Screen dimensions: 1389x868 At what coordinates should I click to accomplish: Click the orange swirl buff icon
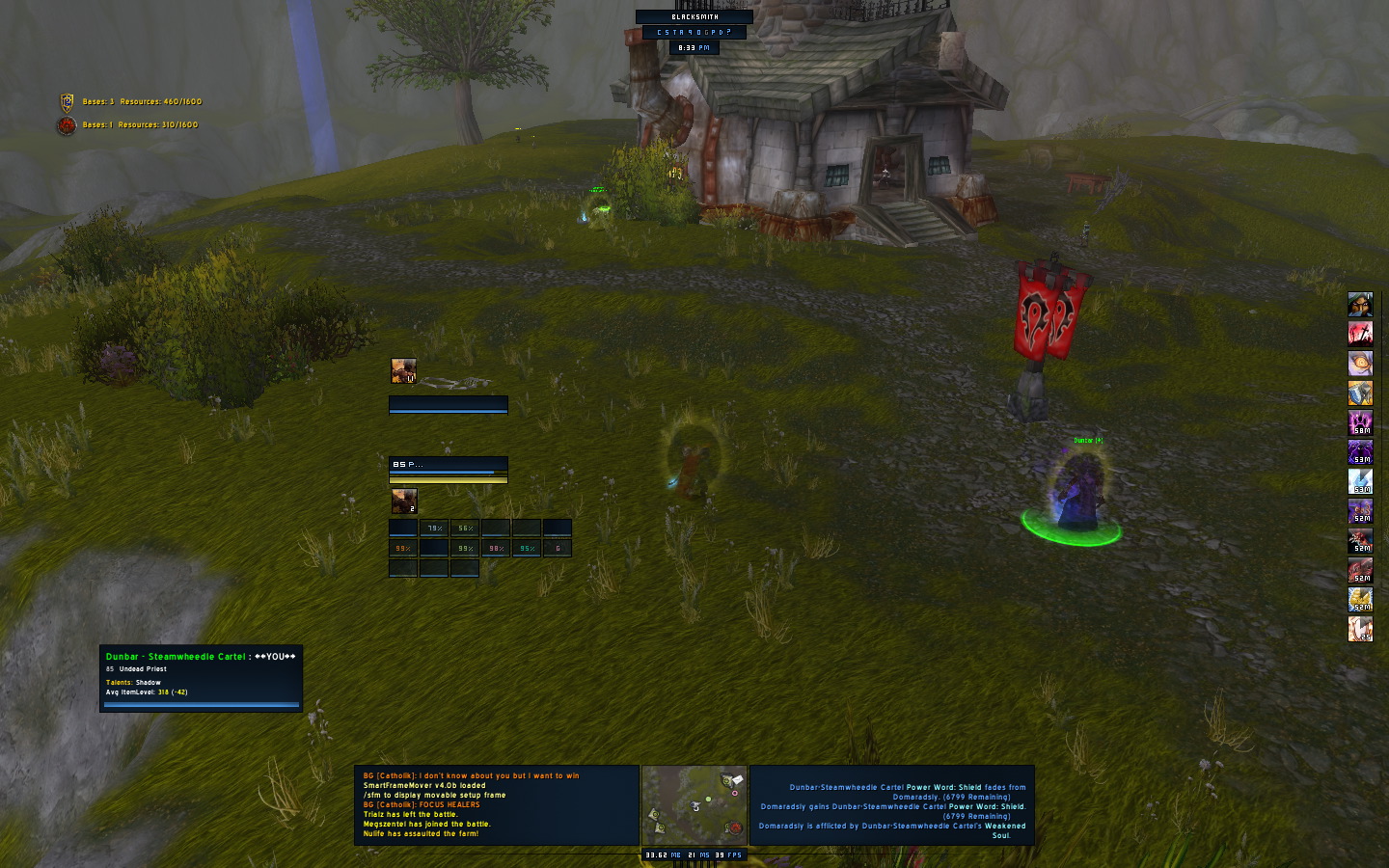click(1360, 364)
